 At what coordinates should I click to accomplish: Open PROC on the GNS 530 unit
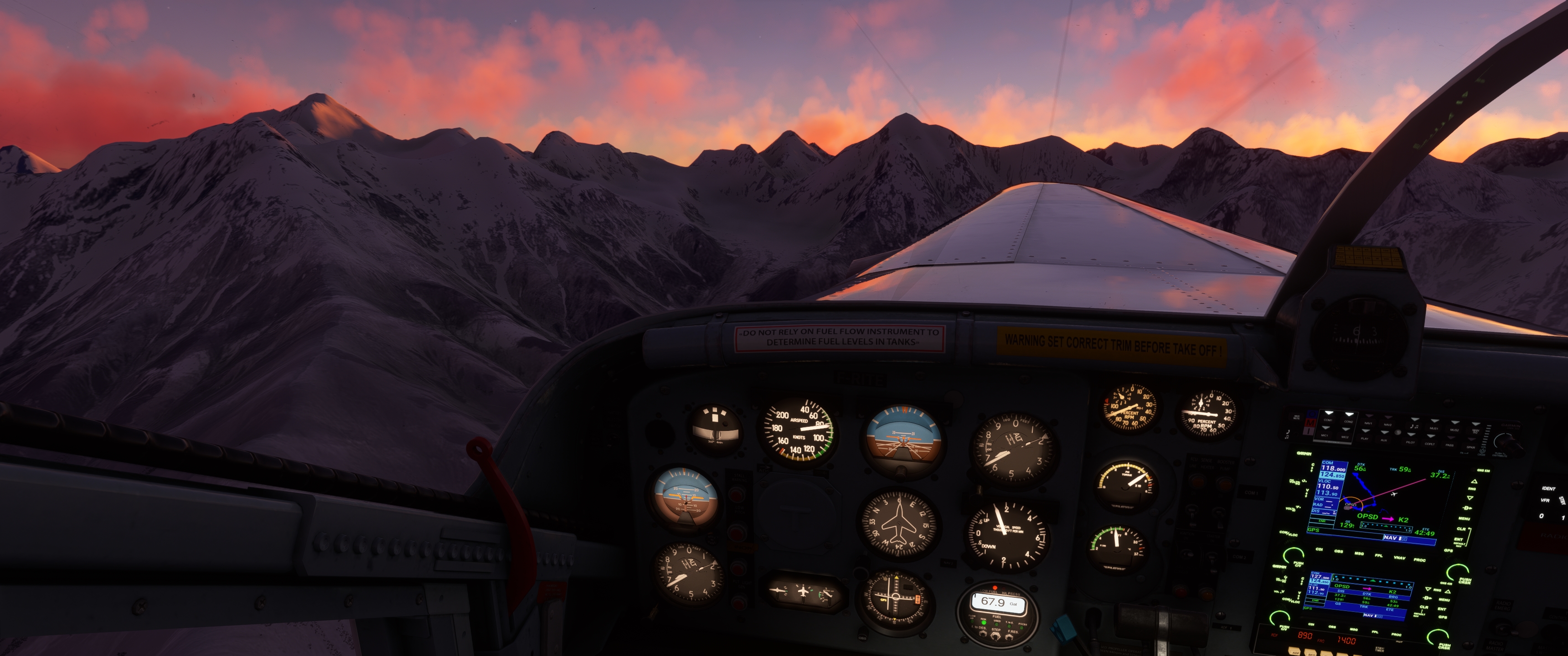tap(1419, 559)
